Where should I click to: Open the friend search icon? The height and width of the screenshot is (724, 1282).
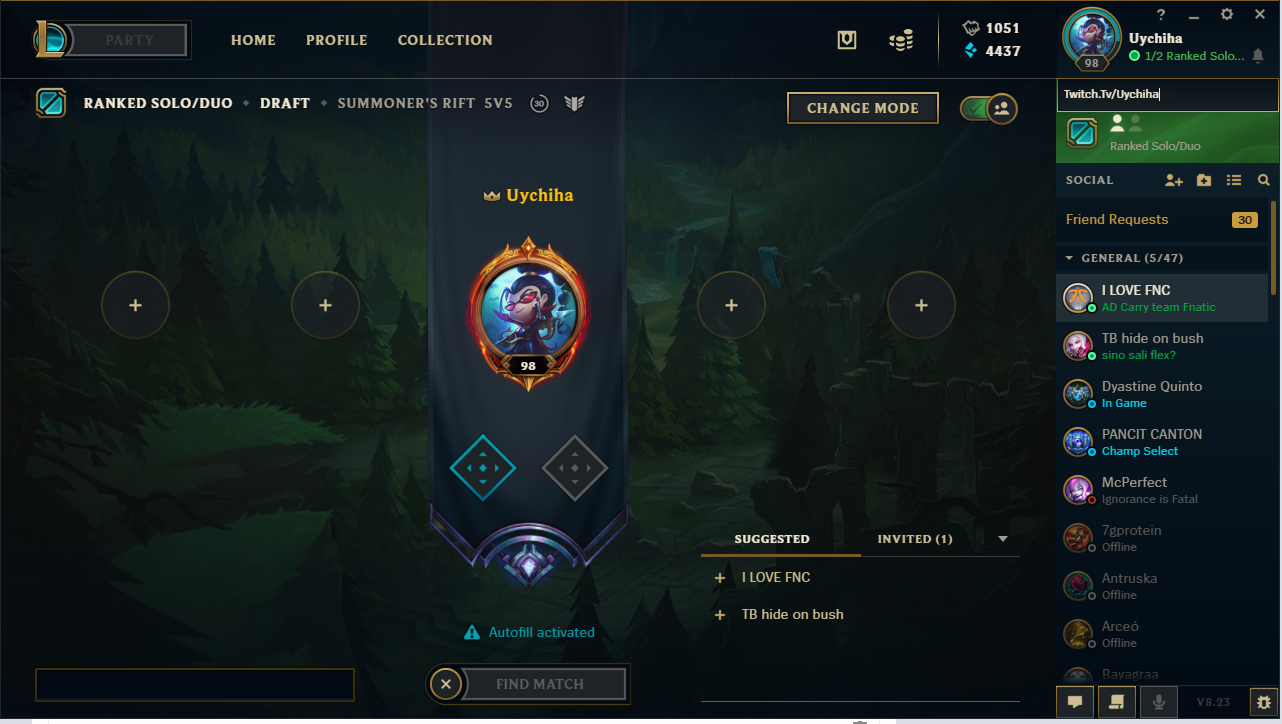click(x=1264, y=180)
